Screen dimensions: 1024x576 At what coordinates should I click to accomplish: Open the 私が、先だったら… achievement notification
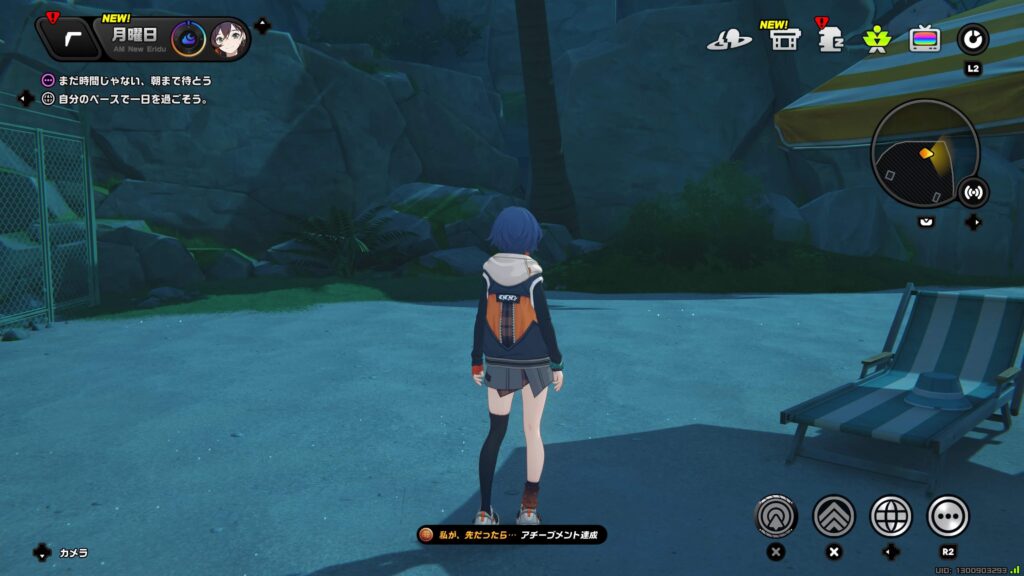click(511, 535)
